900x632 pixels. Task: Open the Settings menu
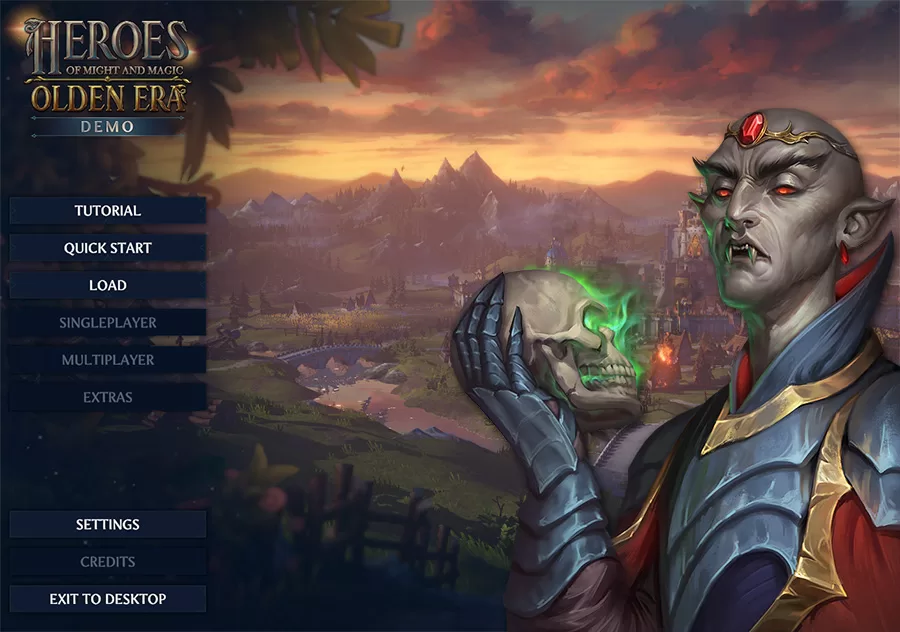(x=108, y=524)
